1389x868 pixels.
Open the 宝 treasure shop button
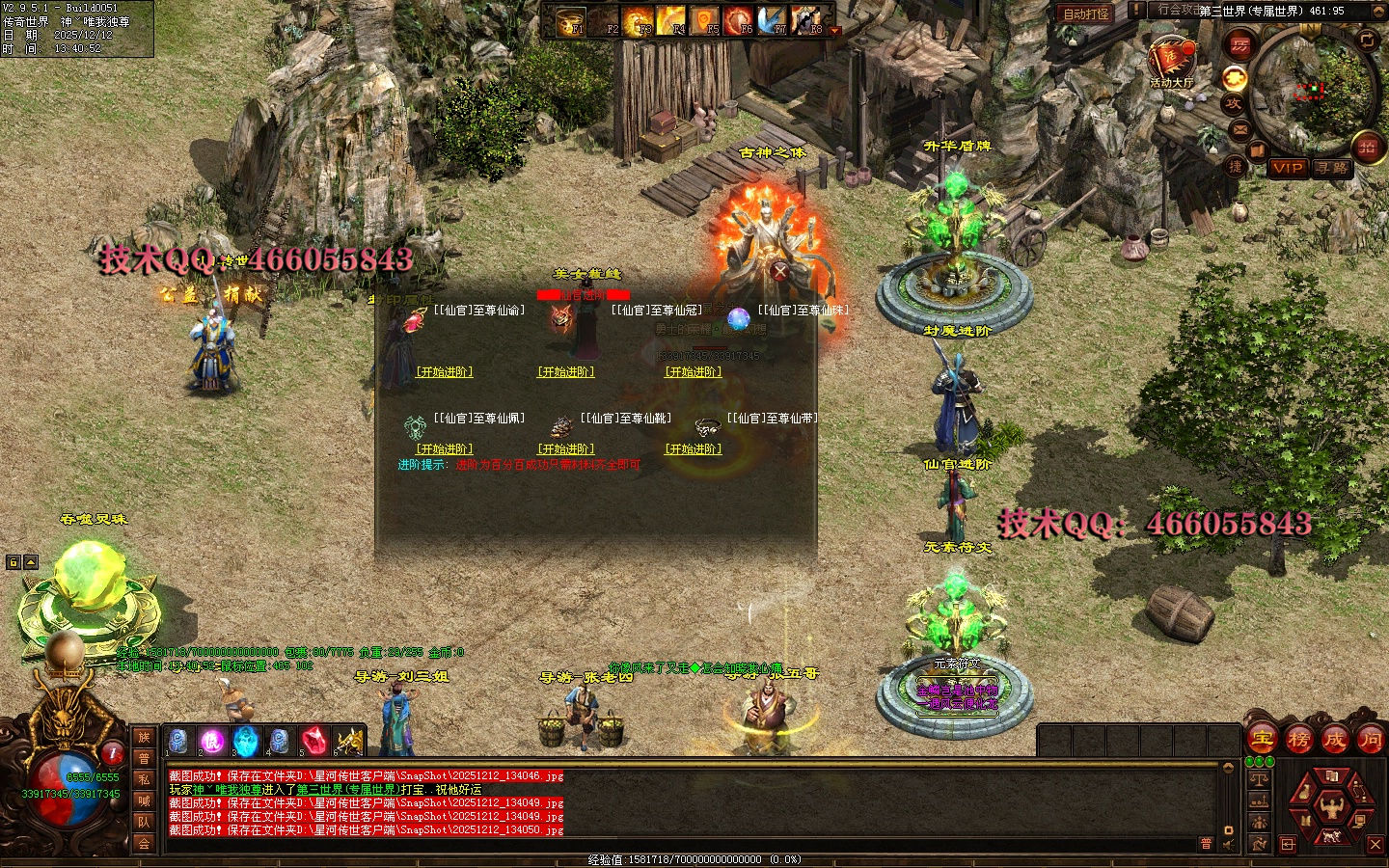pos(1262,740)
